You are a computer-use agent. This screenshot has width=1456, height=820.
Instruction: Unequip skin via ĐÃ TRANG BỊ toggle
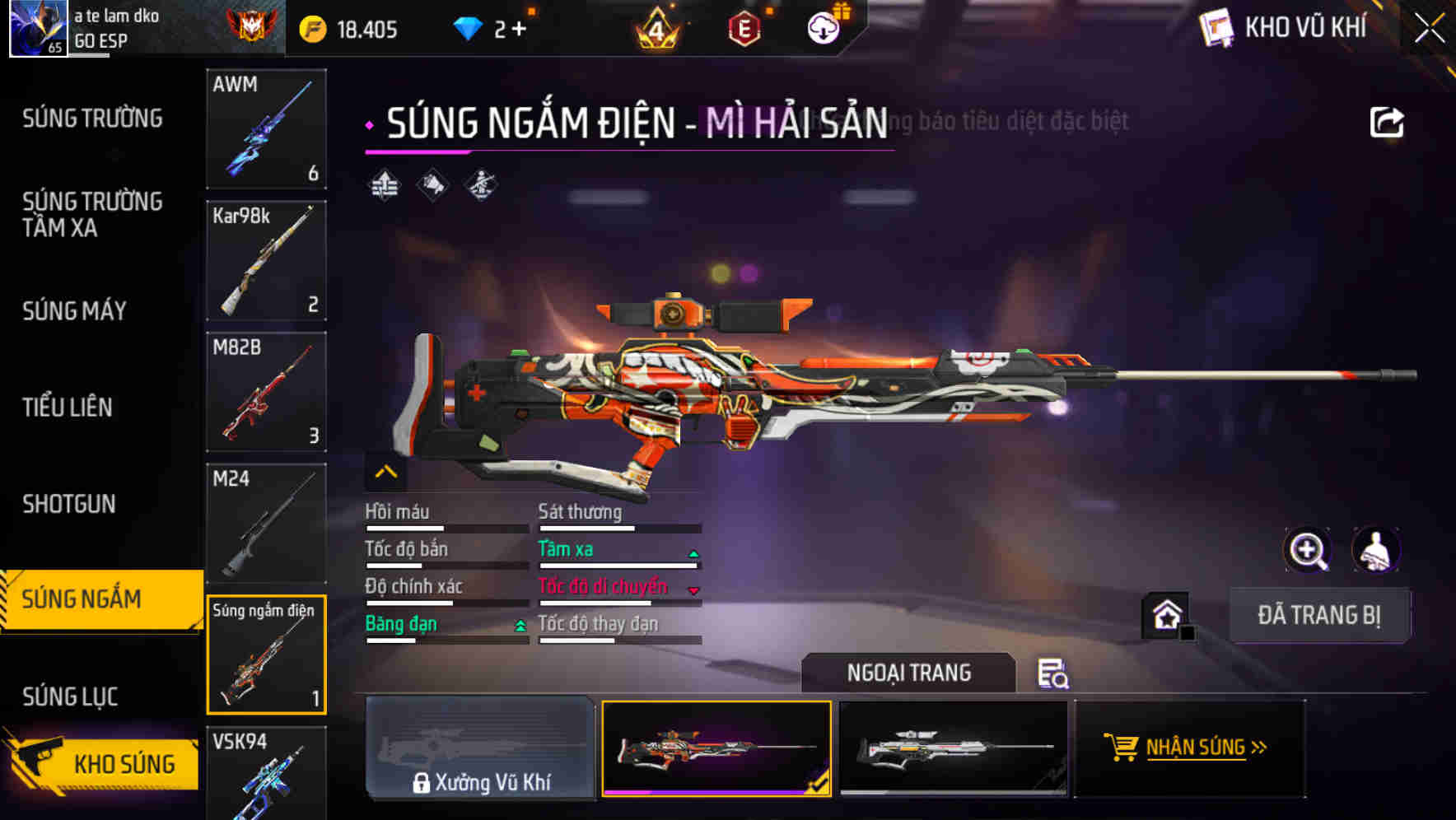(1320, 615)
